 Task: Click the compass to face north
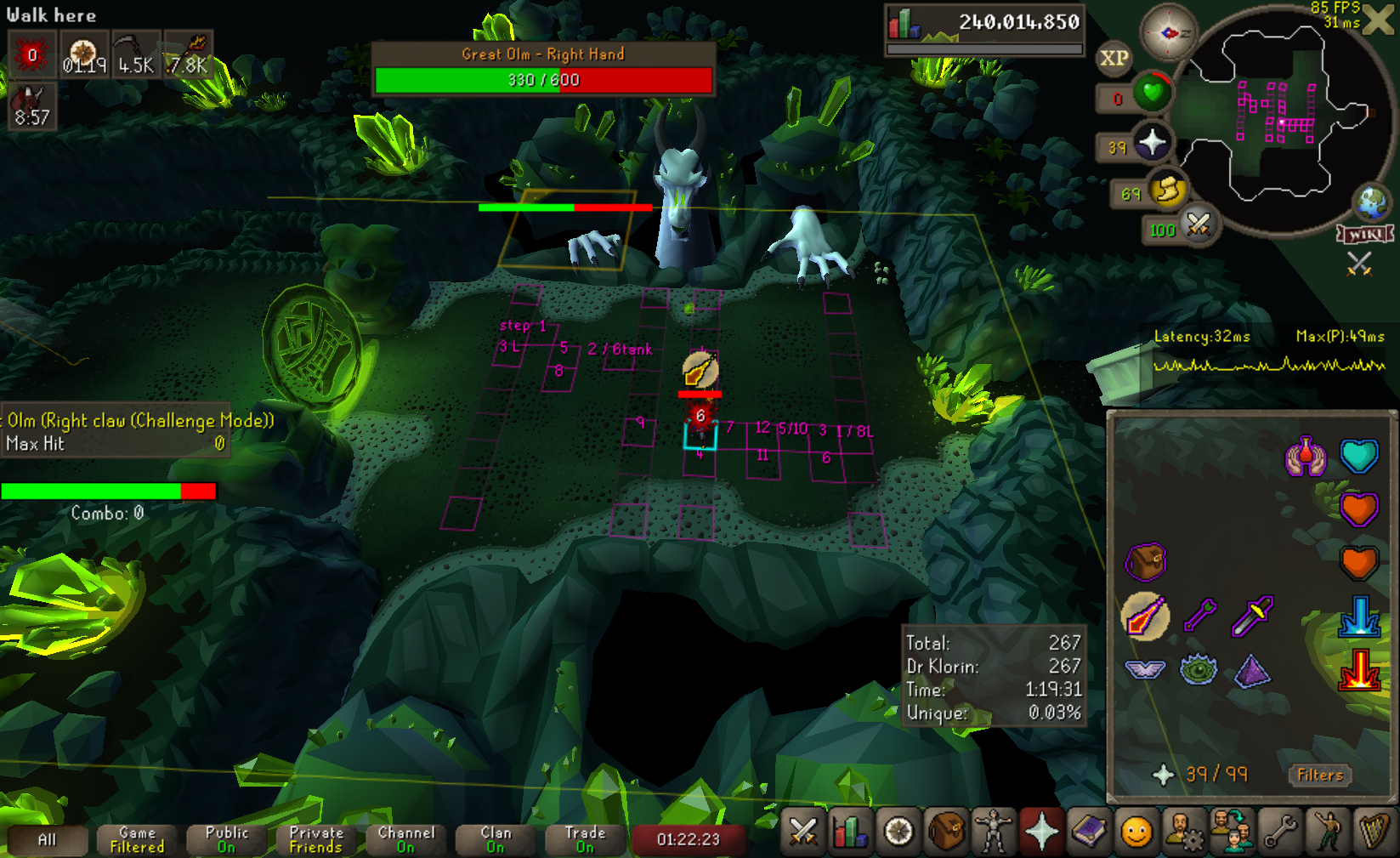click(1168, 33)
